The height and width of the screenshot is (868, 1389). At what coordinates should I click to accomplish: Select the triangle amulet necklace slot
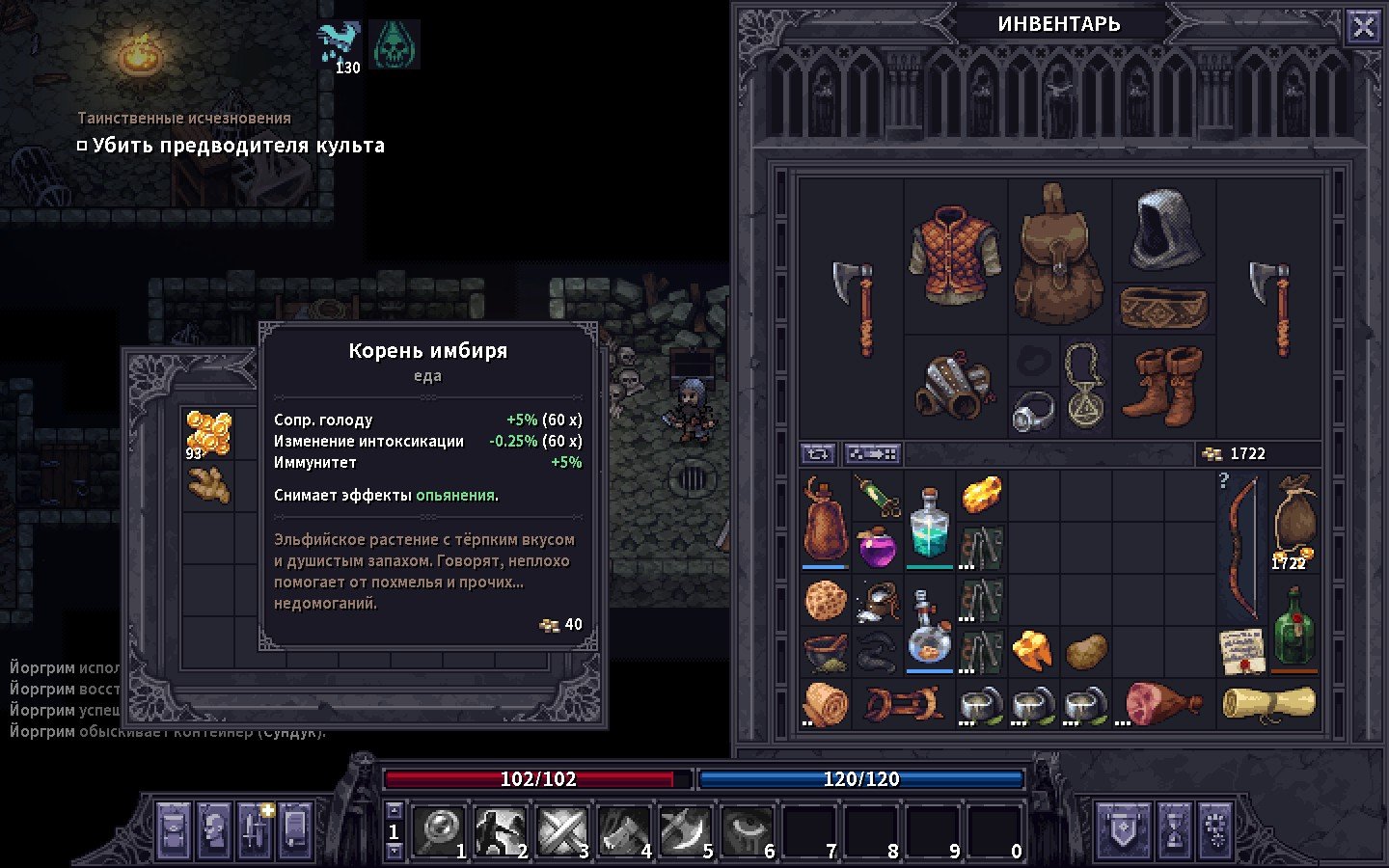[1085, 386]
